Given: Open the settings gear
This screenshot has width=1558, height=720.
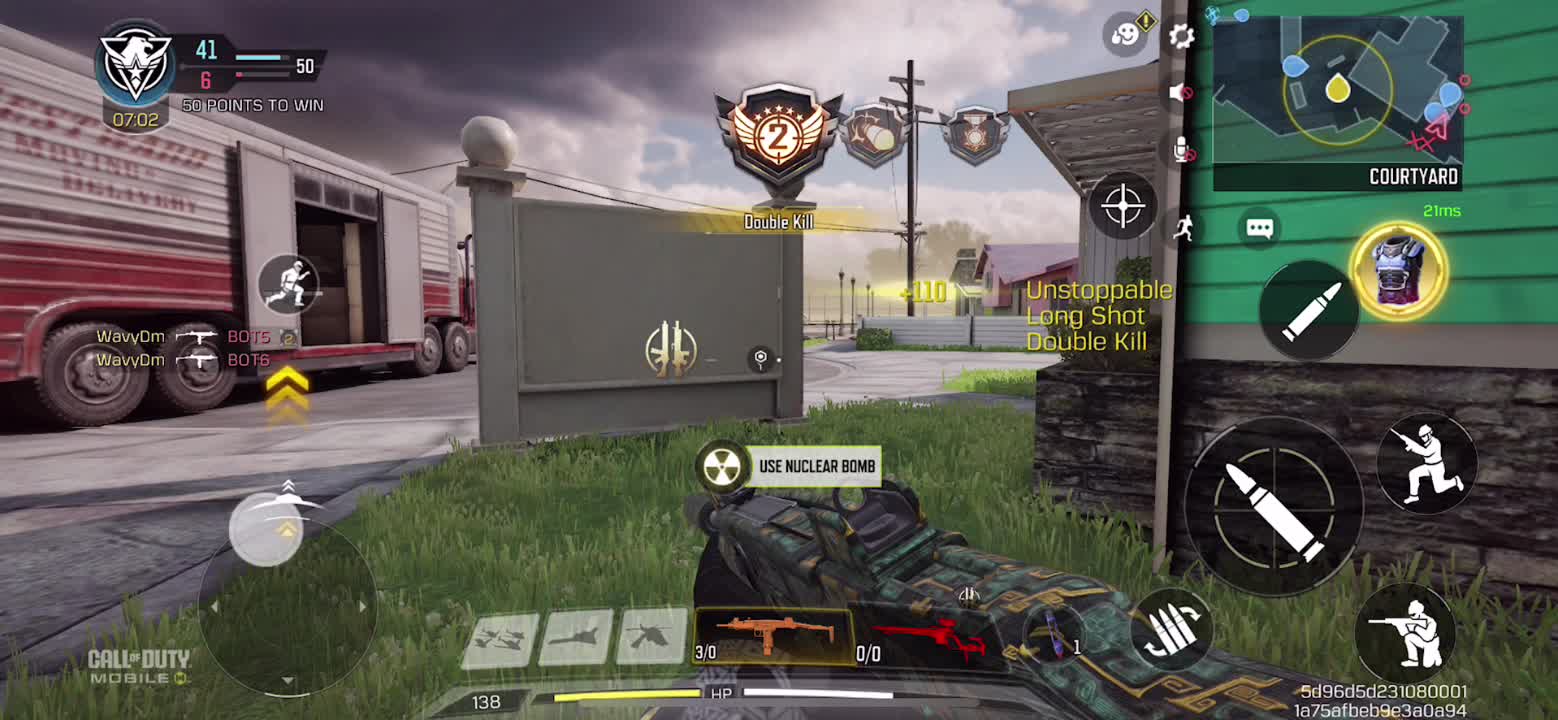Looking at the screenshot, I should click(x=1181, y=37).
